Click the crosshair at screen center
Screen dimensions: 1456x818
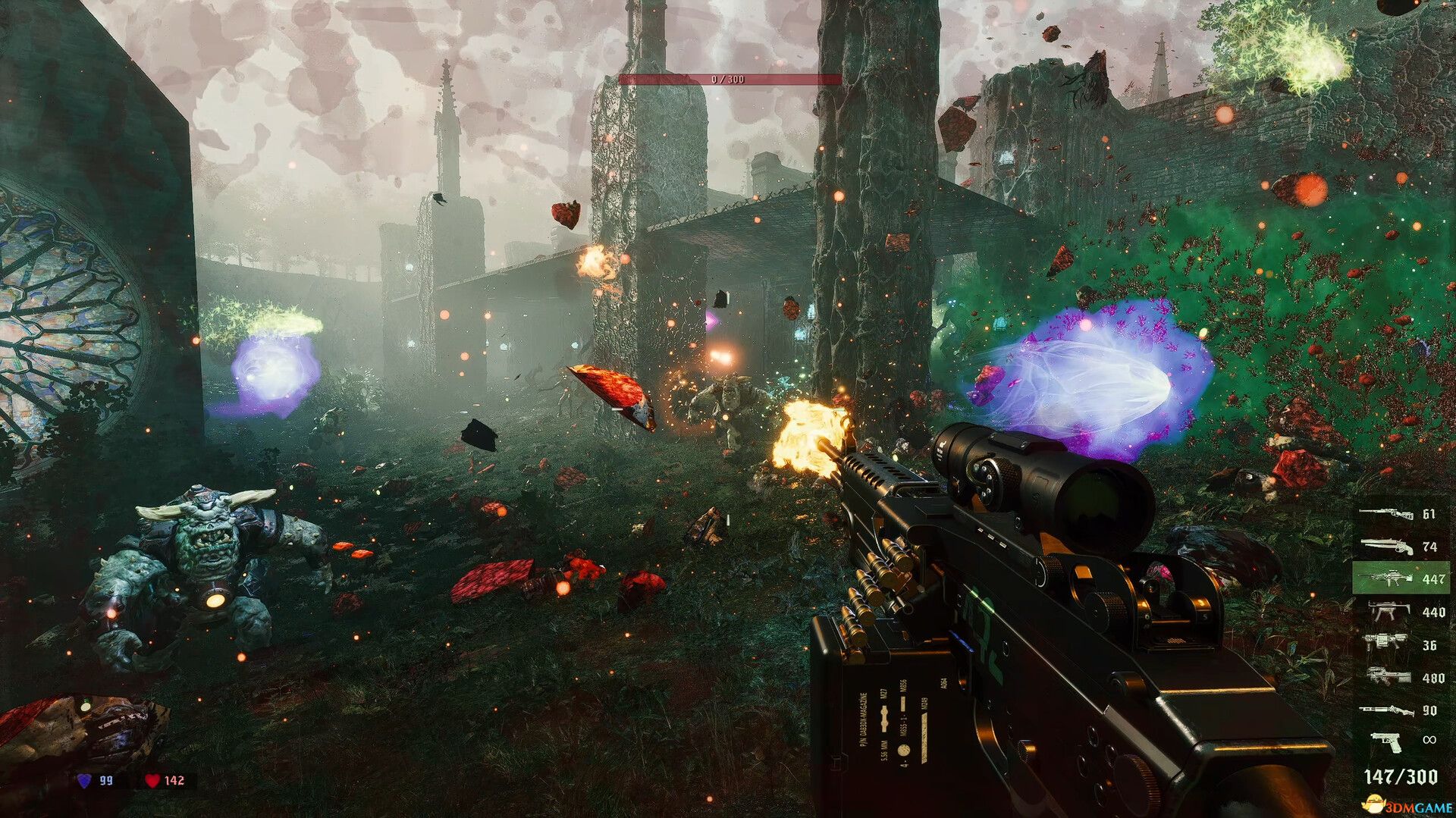click(x=728, y=409)
